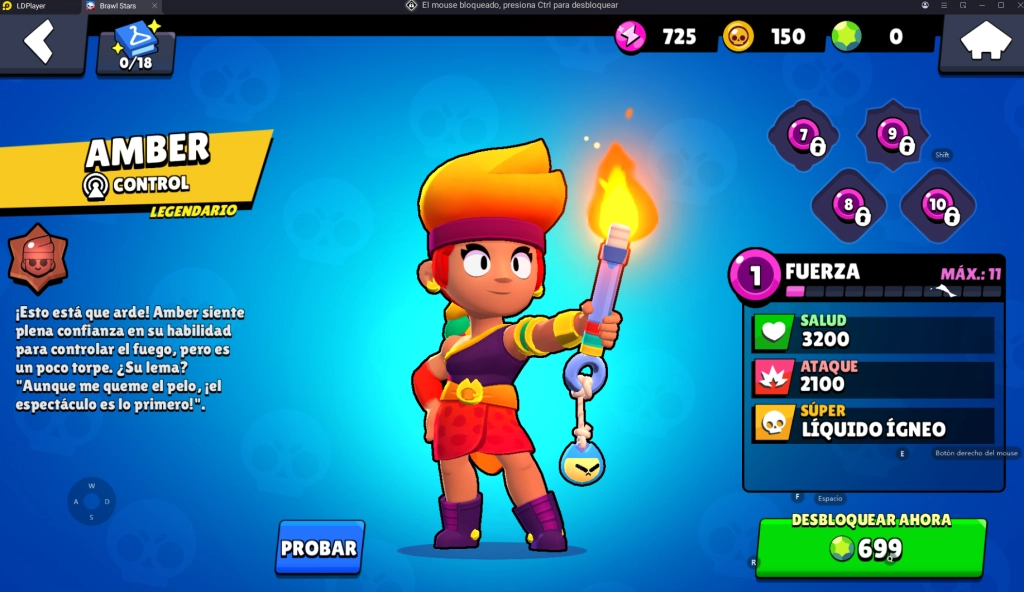The image size is (1024, 592).
Task: Try Amber with the PROBAR button
Action: (x=319, y=547)
